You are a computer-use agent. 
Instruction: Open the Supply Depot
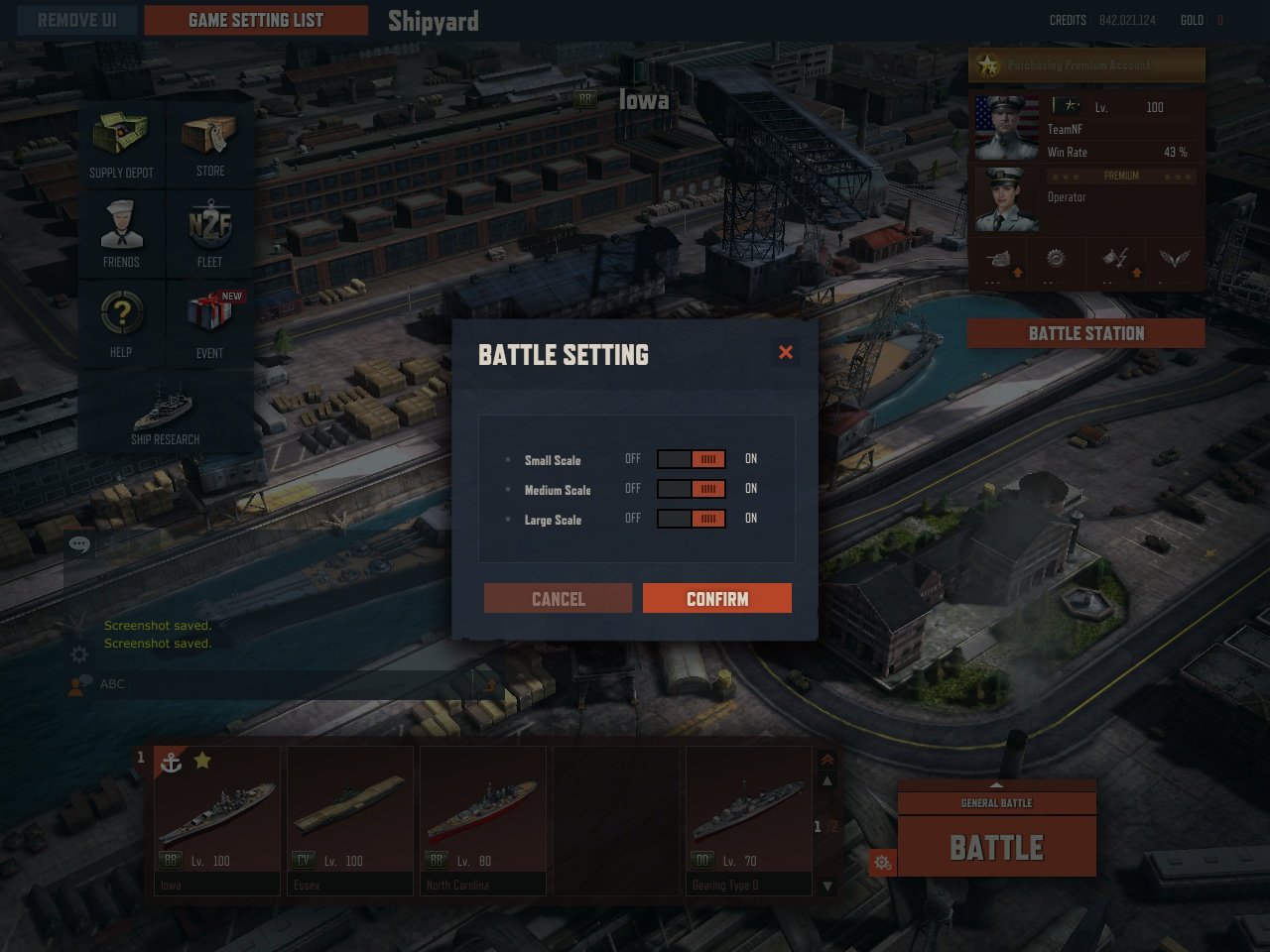121,143
